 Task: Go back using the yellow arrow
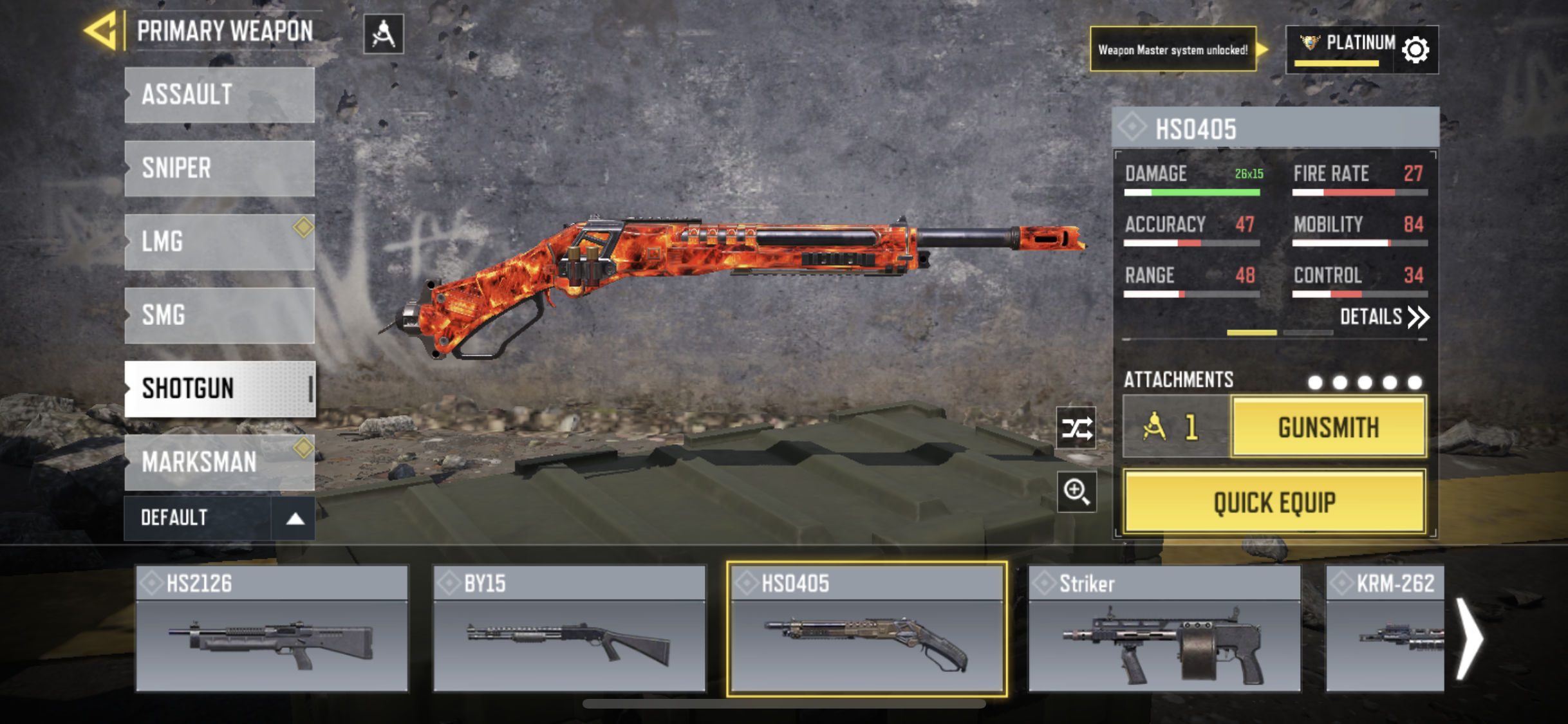[x=102, y=31]
